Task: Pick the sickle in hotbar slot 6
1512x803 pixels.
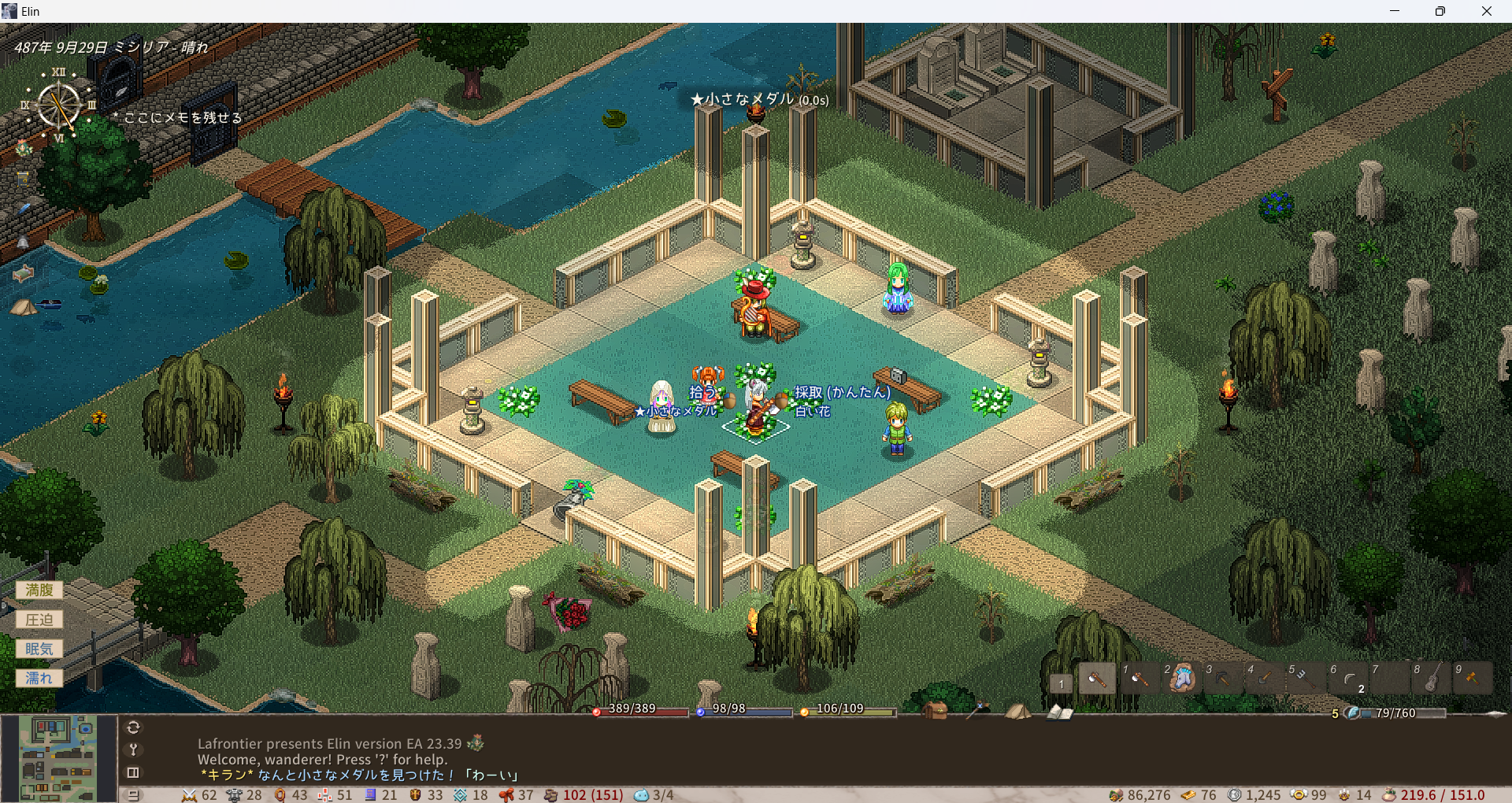Action: point(1347,679)
